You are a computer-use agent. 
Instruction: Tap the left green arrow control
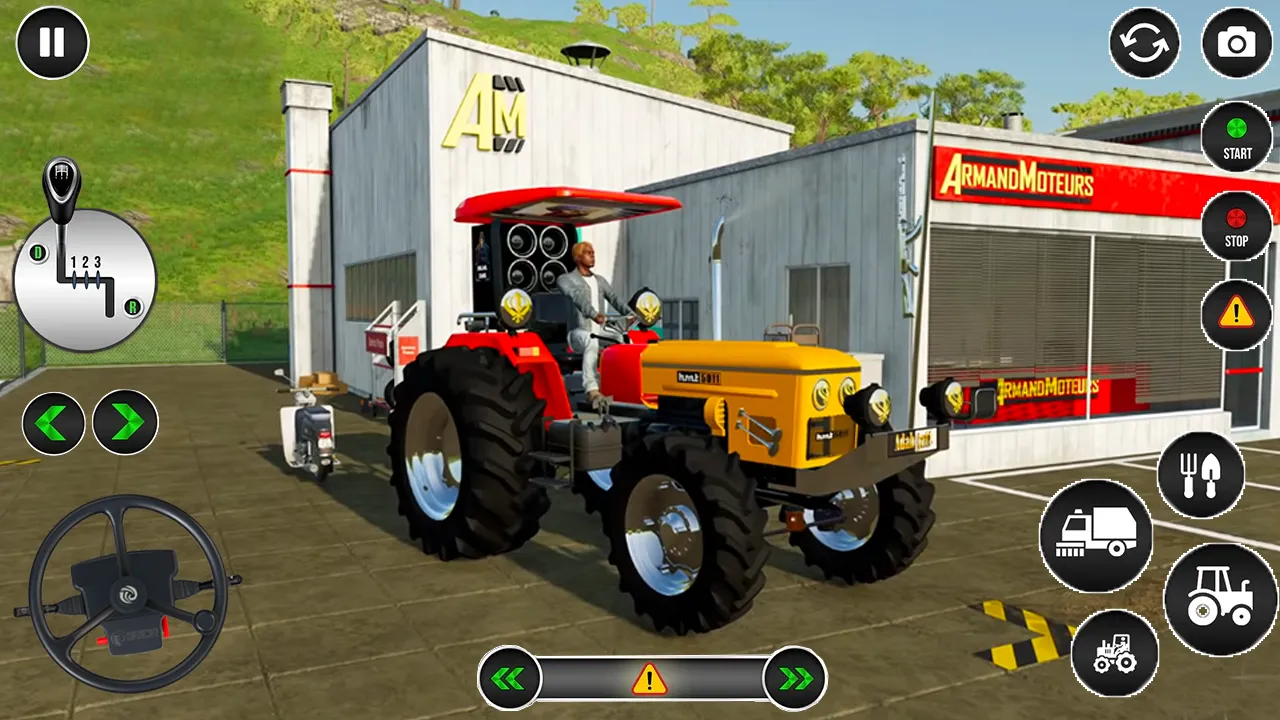(x=53, y=422)
